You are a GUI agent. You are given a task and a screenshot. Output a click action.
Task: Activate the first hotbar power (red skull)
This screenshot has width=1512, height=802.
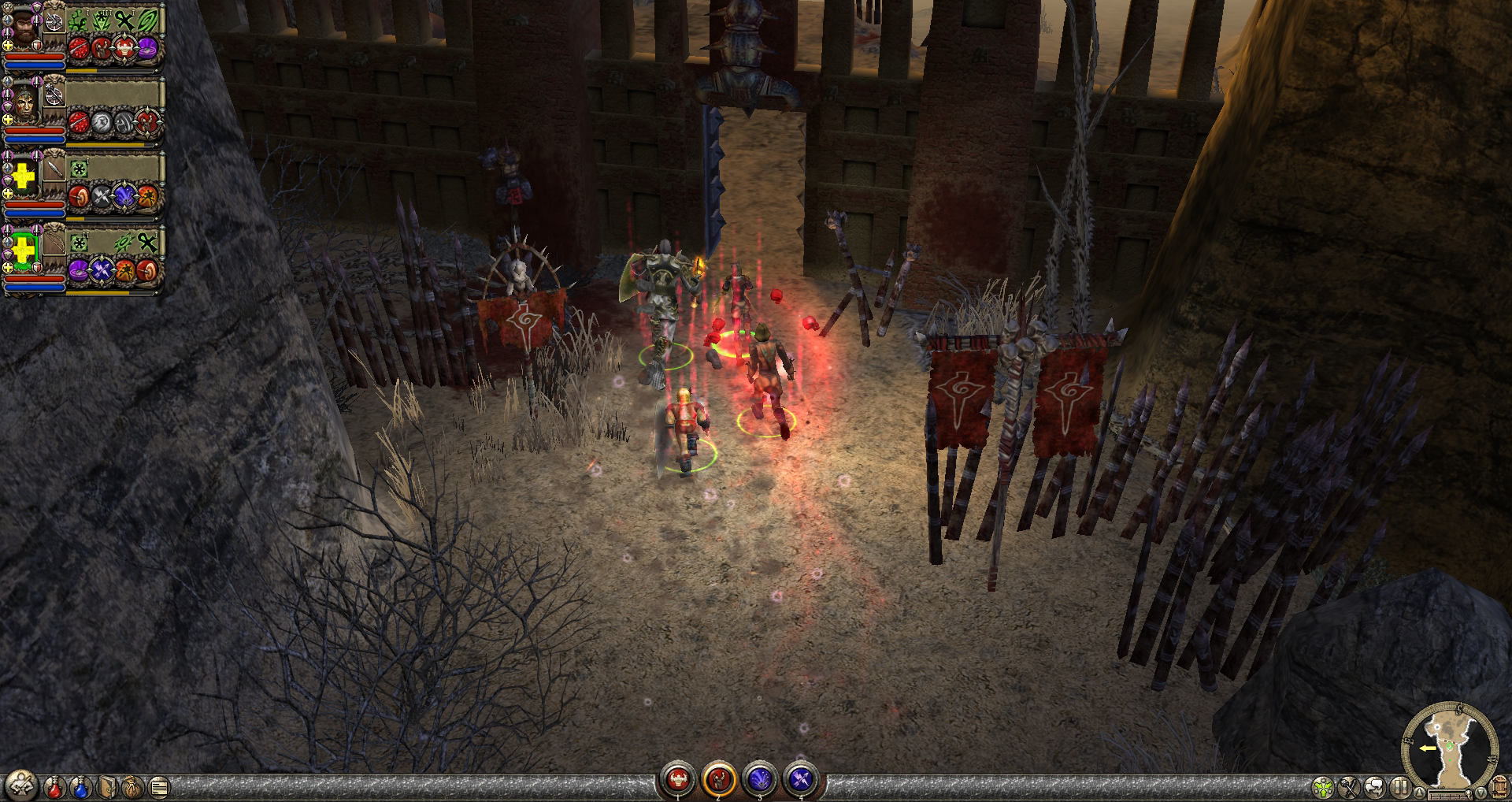click(678, 780)
